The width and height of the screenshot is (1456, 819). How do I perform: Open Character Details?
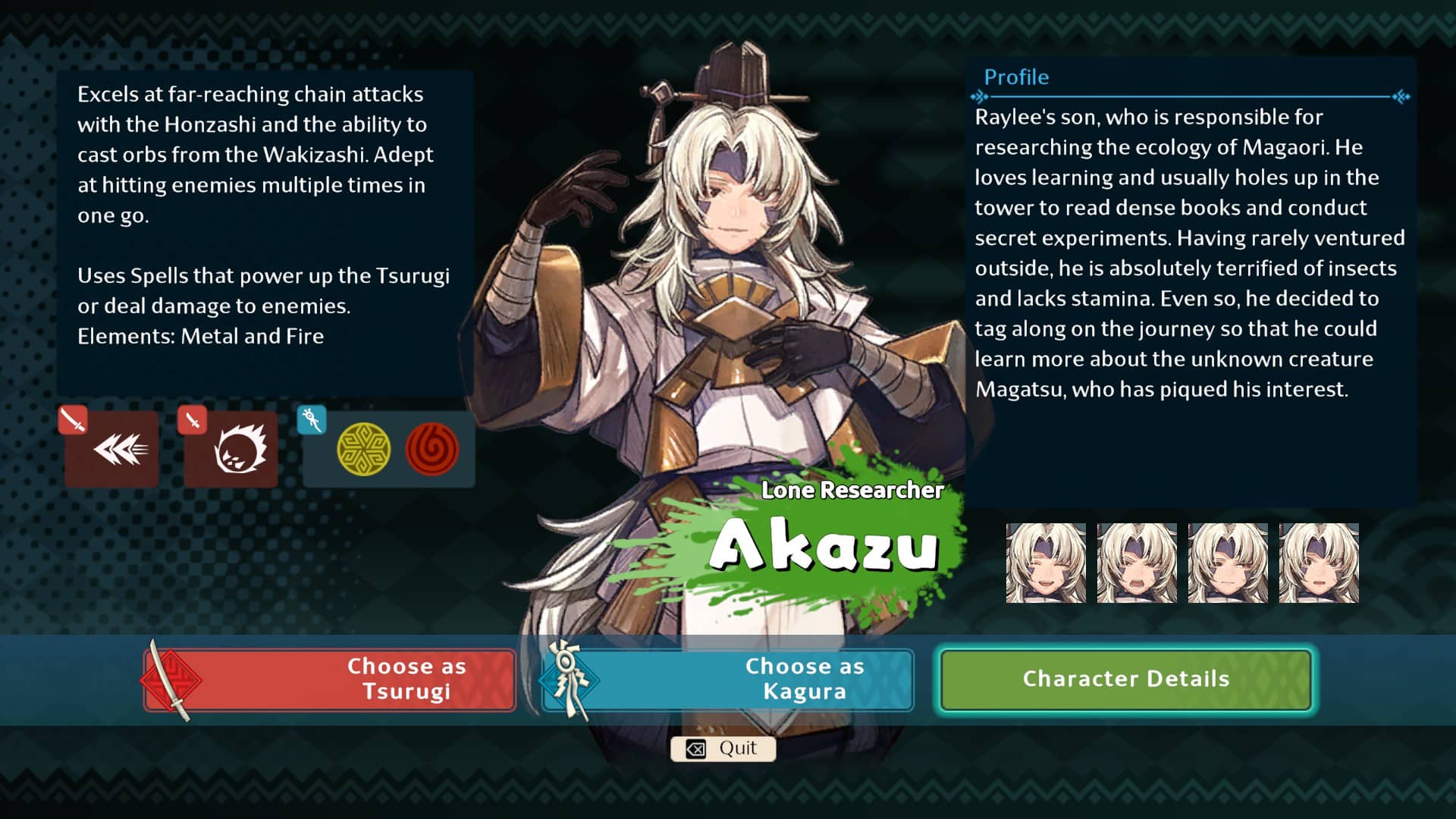[1125, 679]
